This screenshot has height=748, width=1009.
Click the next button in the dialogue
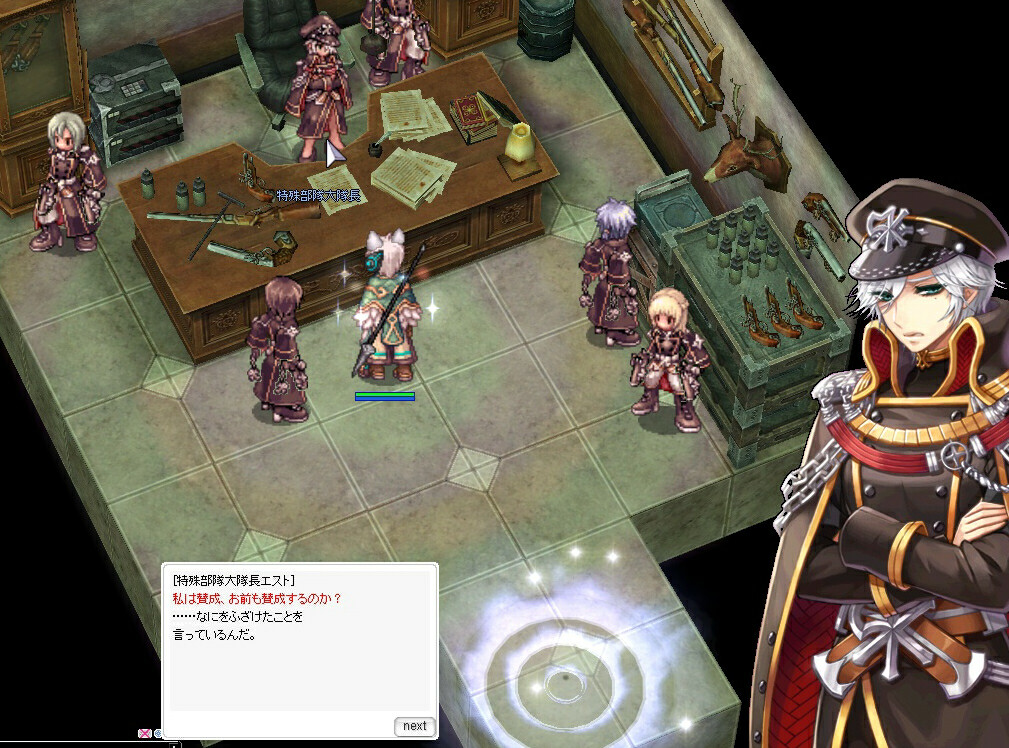(x=415, y=726)
